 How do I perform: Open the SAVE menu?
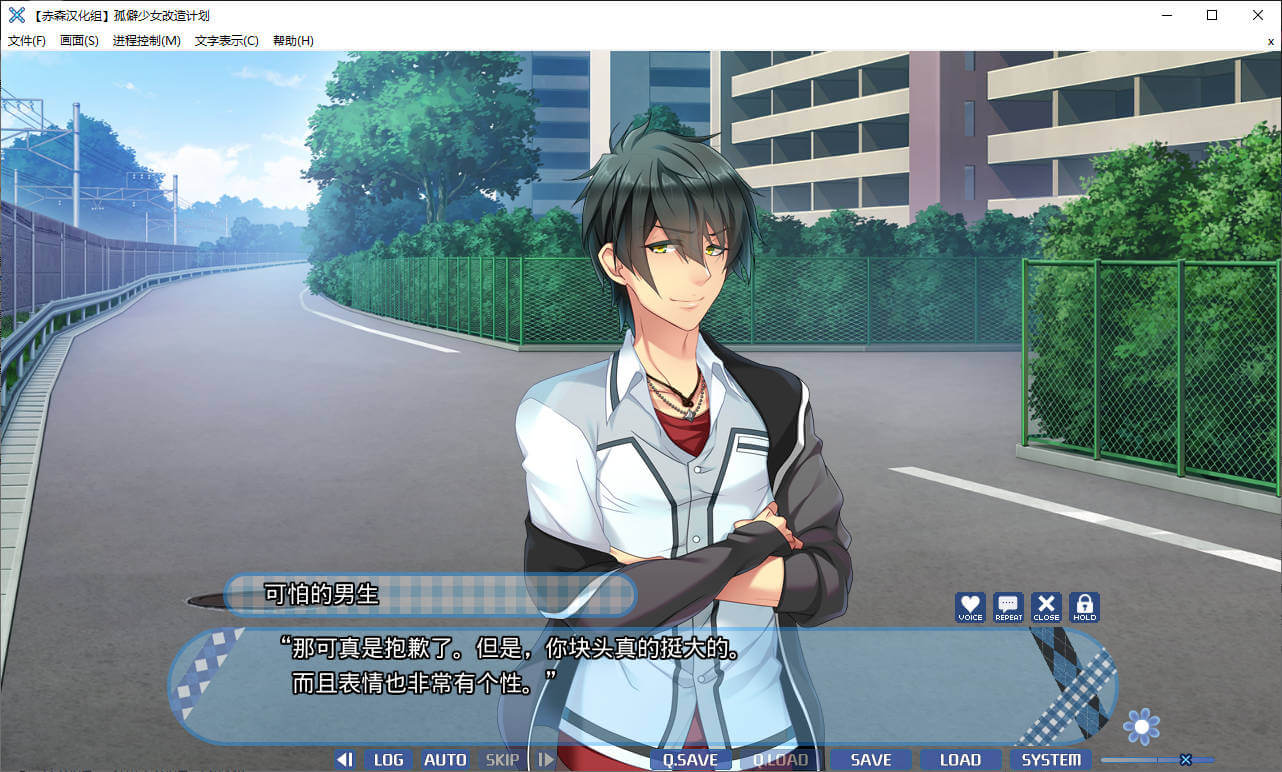(870, 760)
